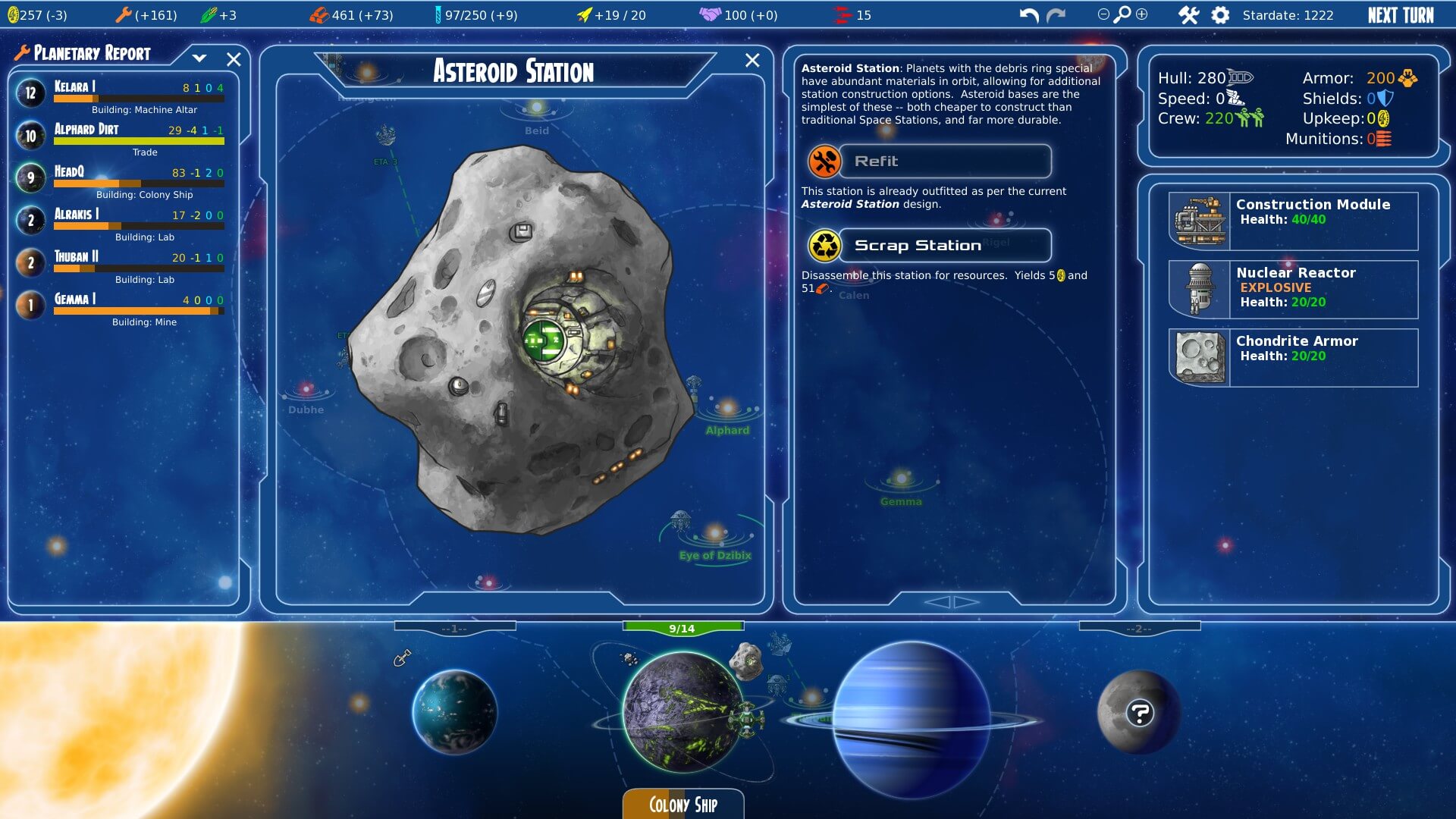Inspect the Construction Module component
The image size is (1456, 819).
[1293, 221]
